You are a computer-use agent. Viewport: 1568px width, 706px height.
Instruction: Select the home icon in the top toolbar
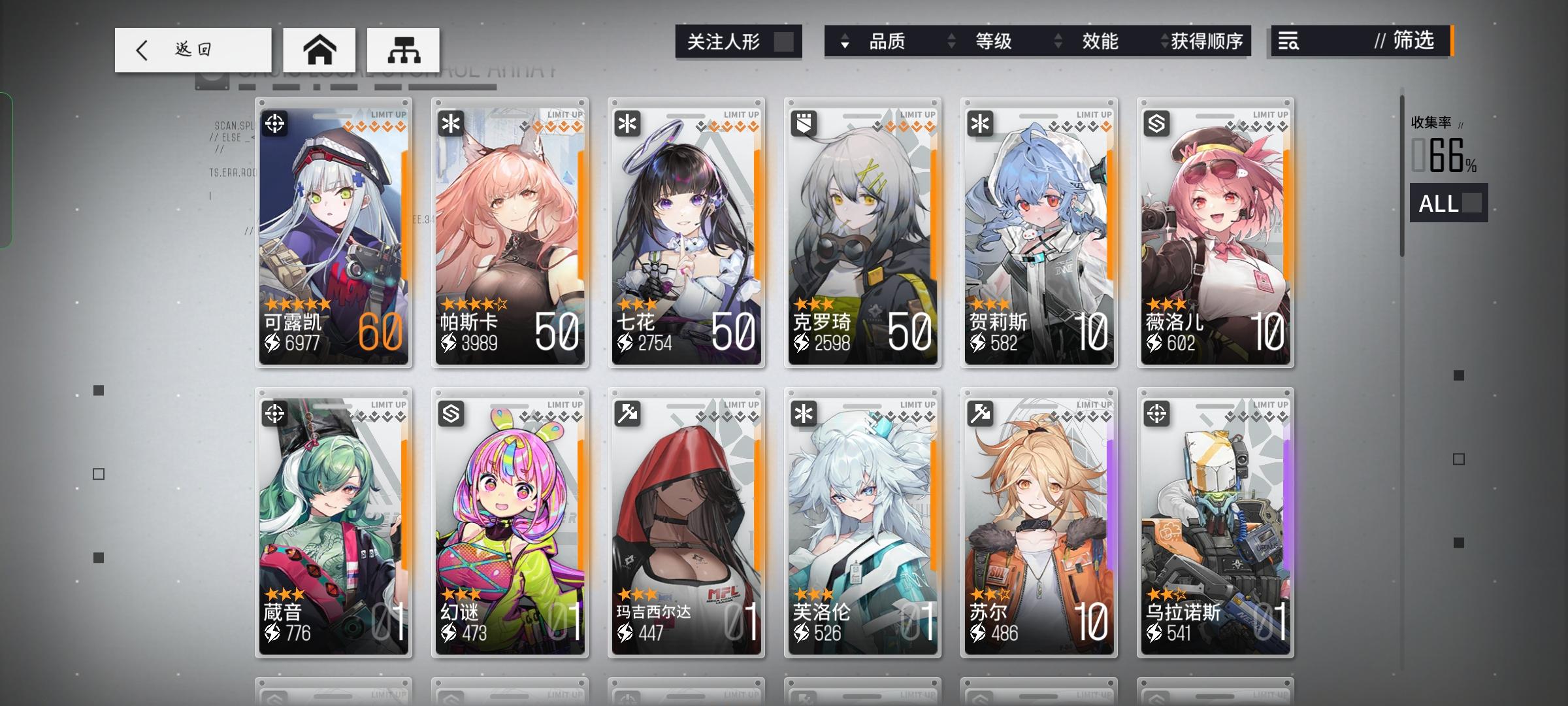pos(319,49)
